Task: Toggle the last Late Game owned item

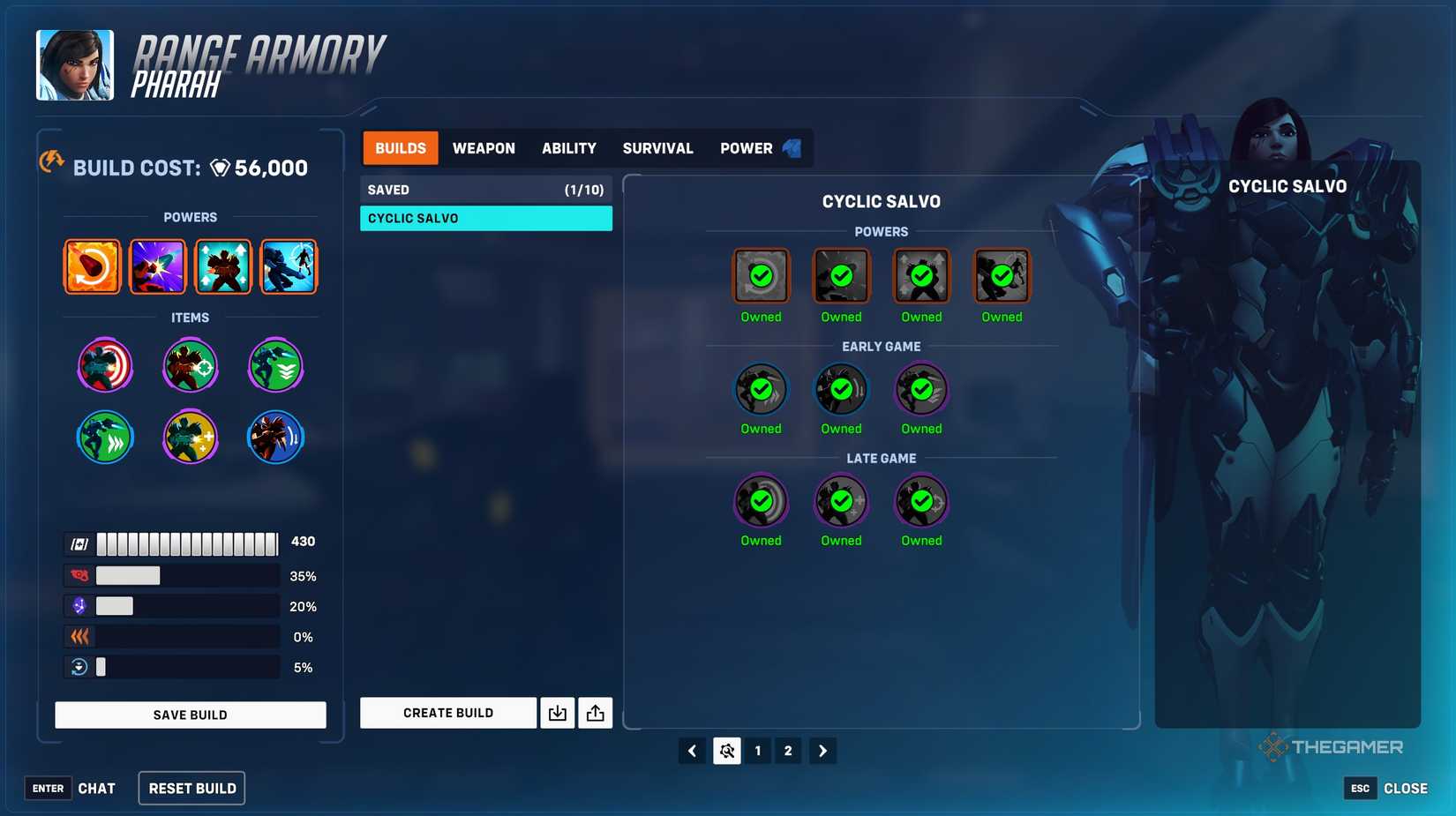Action: 920,500
